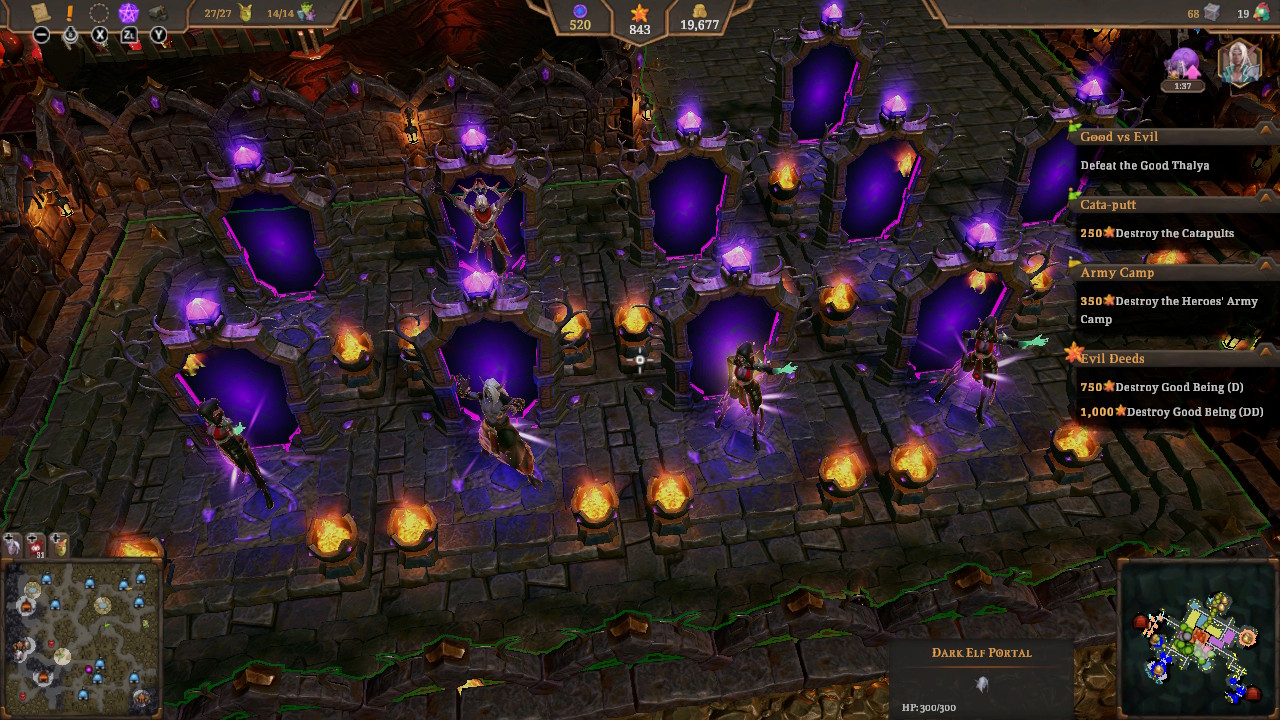Select the snots counter goblin icon
The width and height of the screenshot is (1280, 720).
tap(244, 14)
